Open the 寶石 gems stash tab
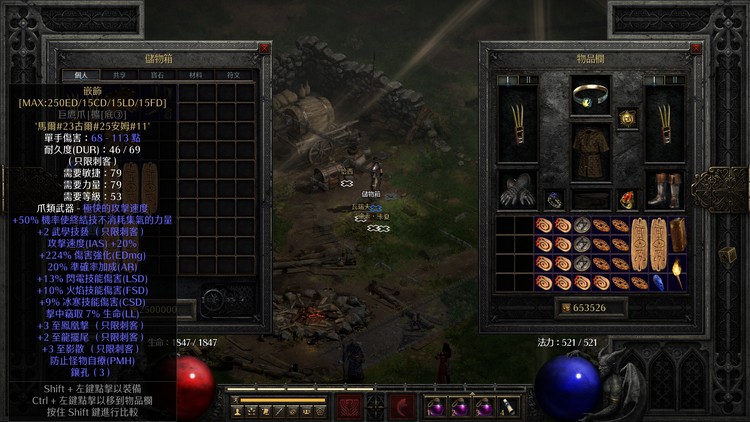 (x=156, y=74)
